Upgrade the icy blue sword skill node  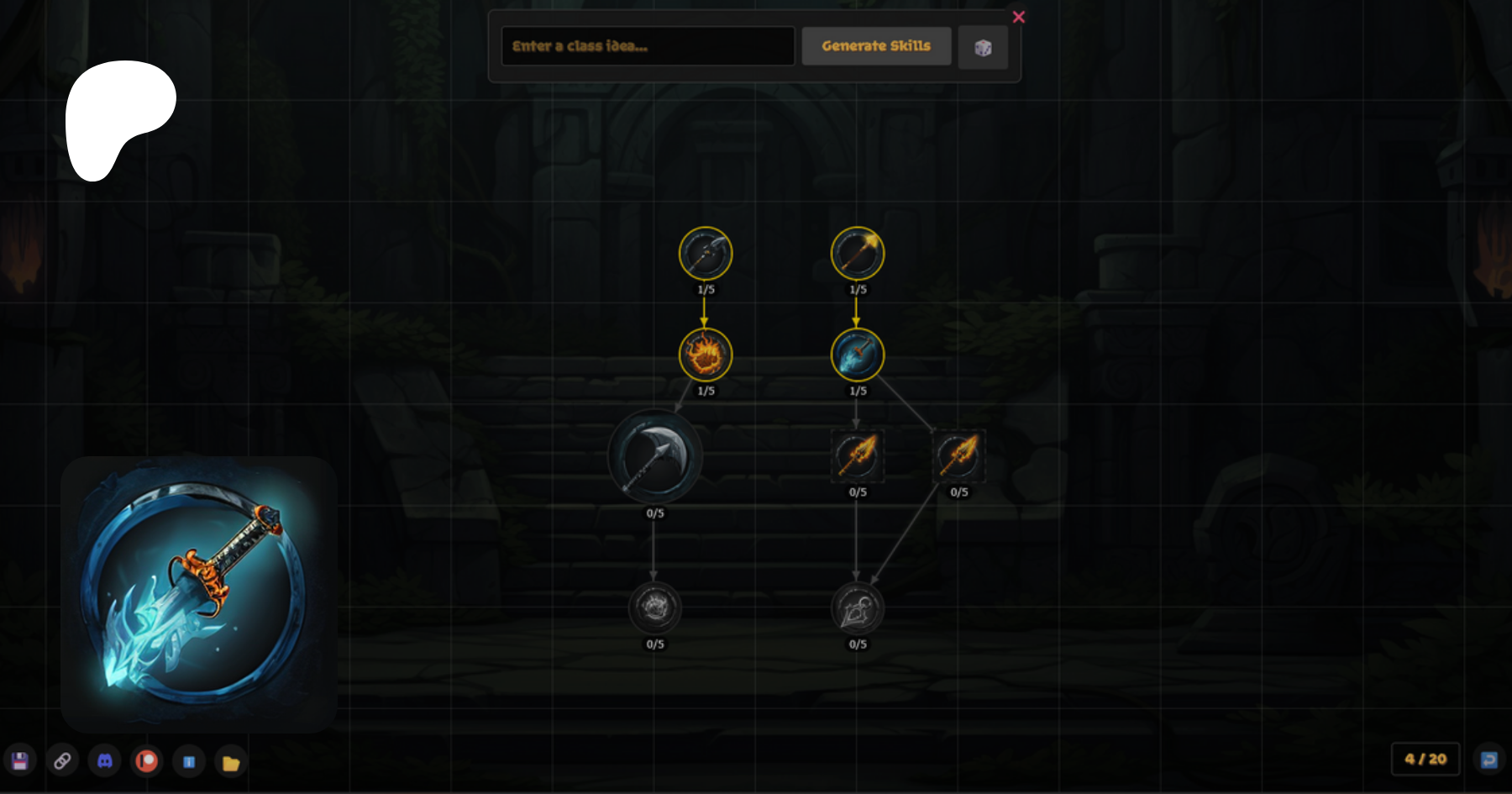[x=857, y=355]
